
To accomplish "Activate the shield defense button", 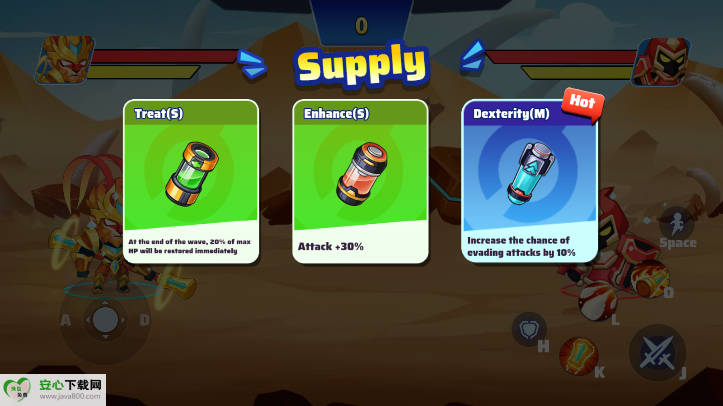I will [528, 328].
